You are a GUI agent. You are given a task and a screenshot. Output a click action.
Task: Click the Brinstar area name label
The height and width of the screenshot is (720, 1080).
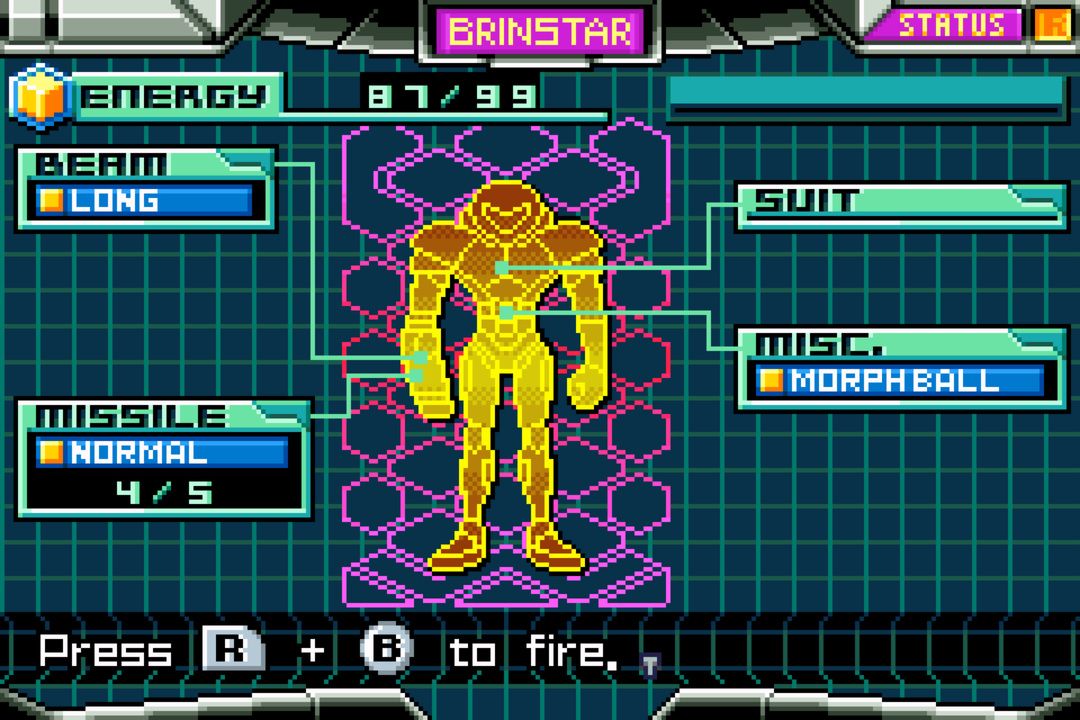540,31
